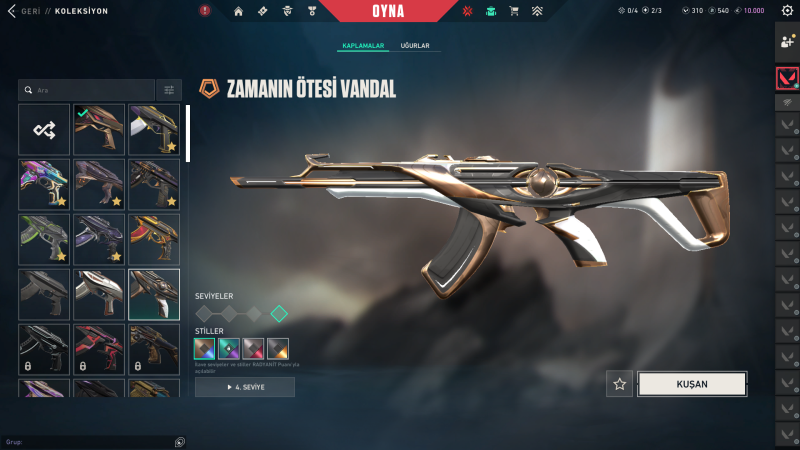The height and width of the screenshot is (450, 800).
Task: Open the add friend panel
Action: [x=787, y=42]
